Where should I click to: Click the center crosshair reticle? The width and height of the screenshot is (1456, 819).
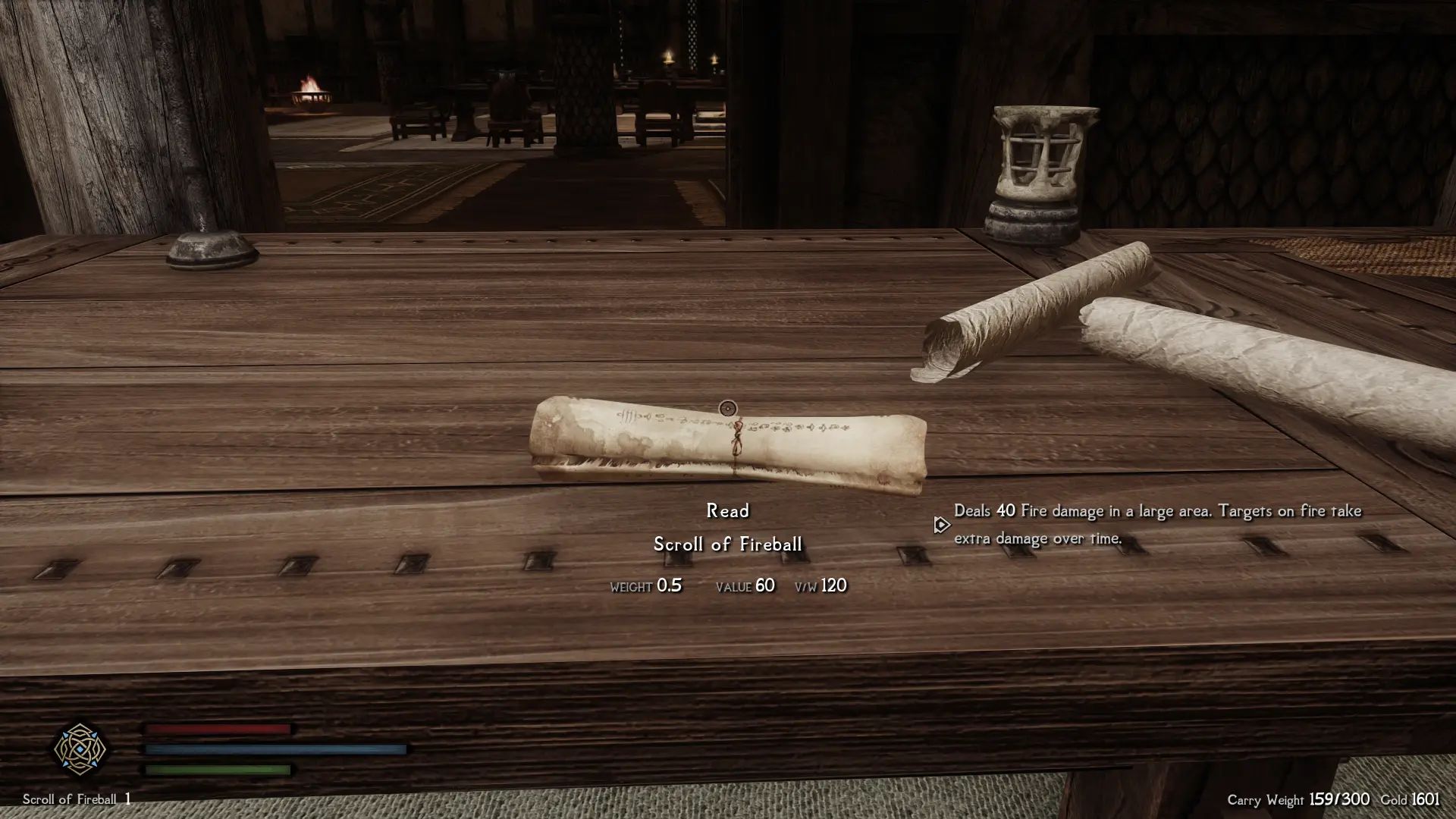tap(727, 409)
